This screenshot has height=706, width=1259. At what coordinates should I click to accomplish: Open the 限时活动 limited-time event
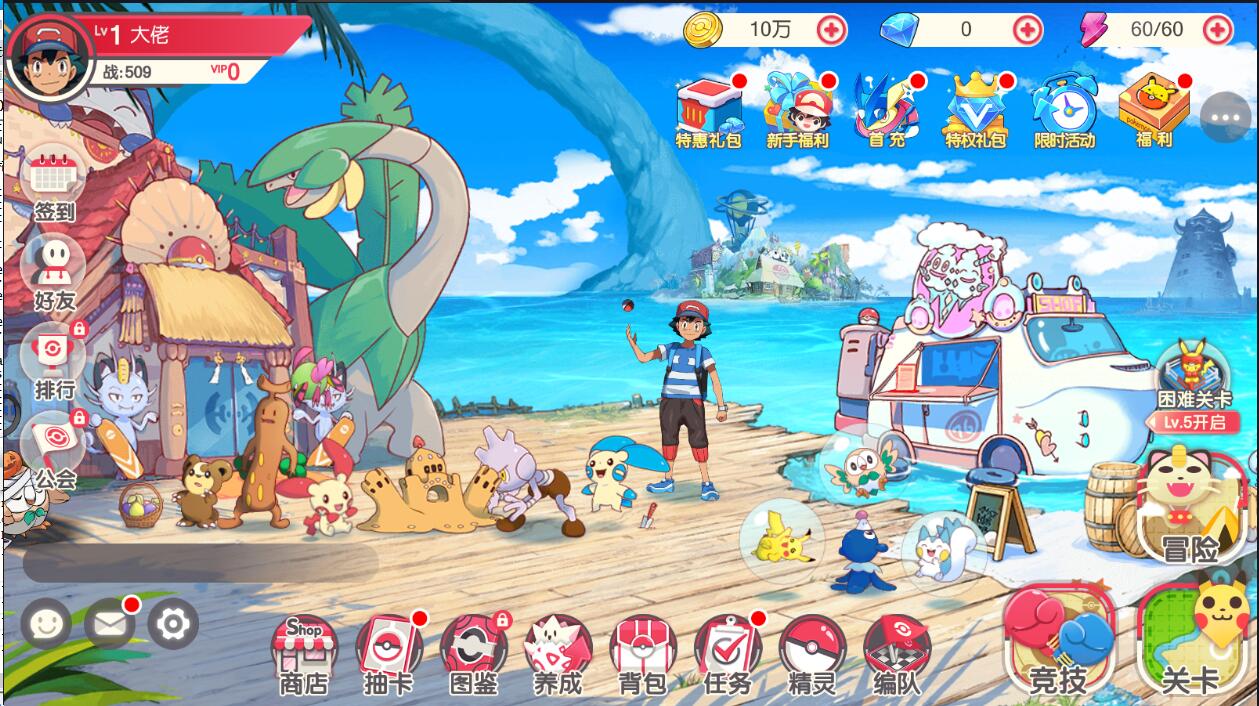[1064, 110]
